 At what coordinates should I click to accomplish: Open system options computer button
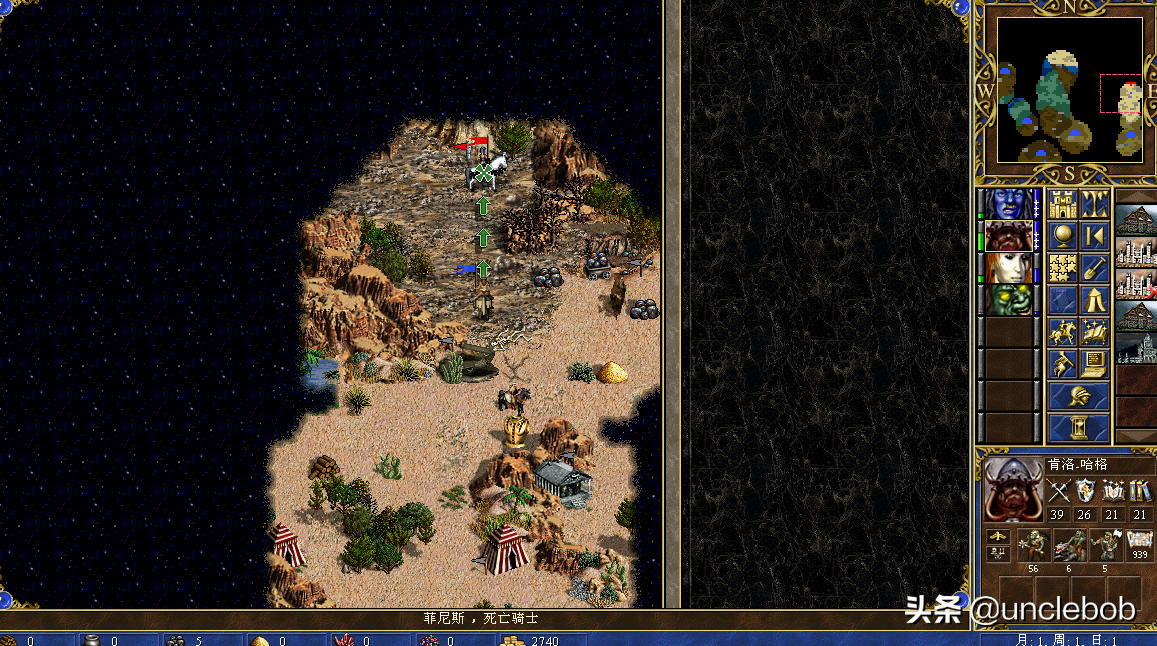point(1095,364)
